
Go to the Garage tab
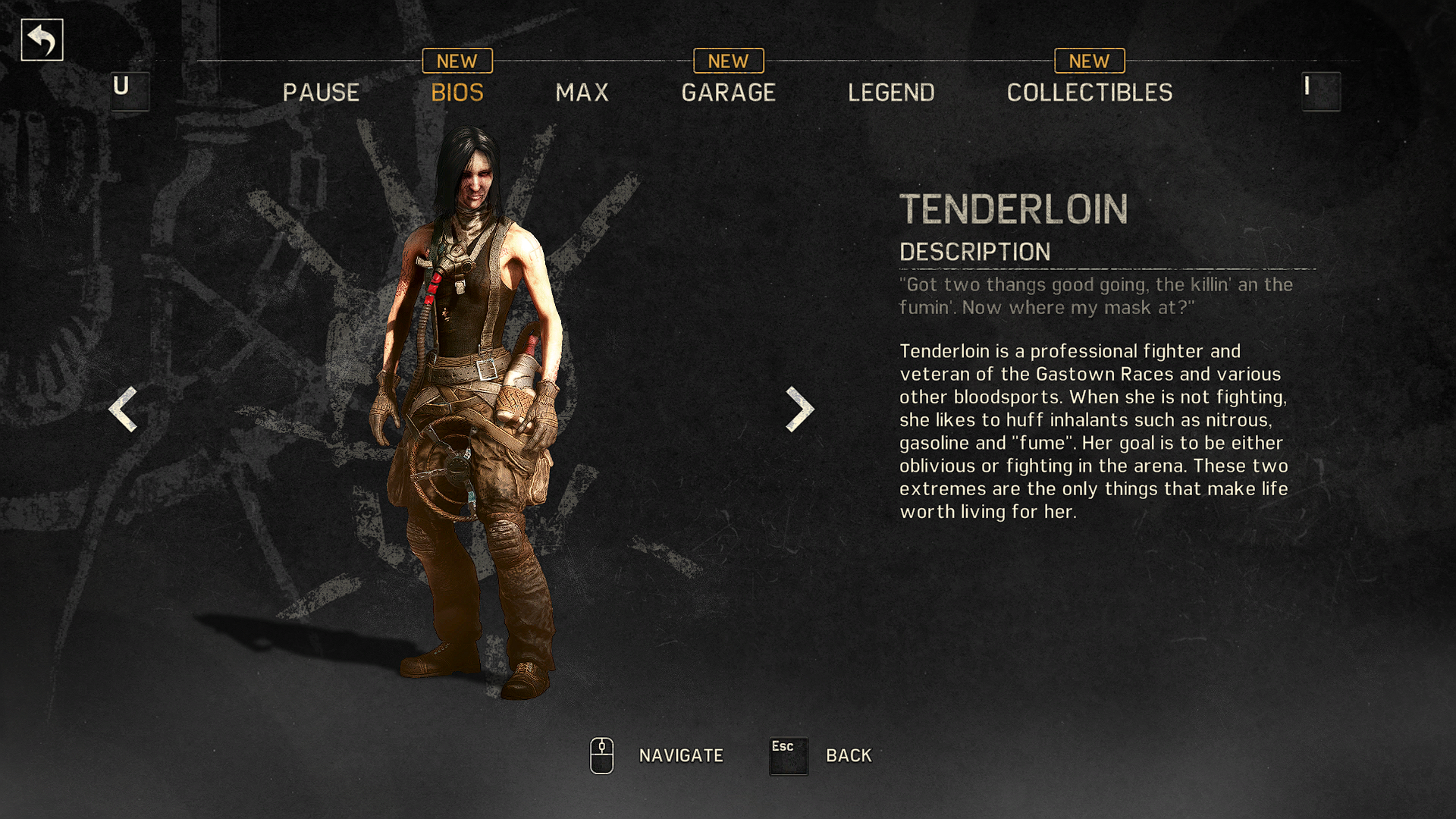click(728, 93)
